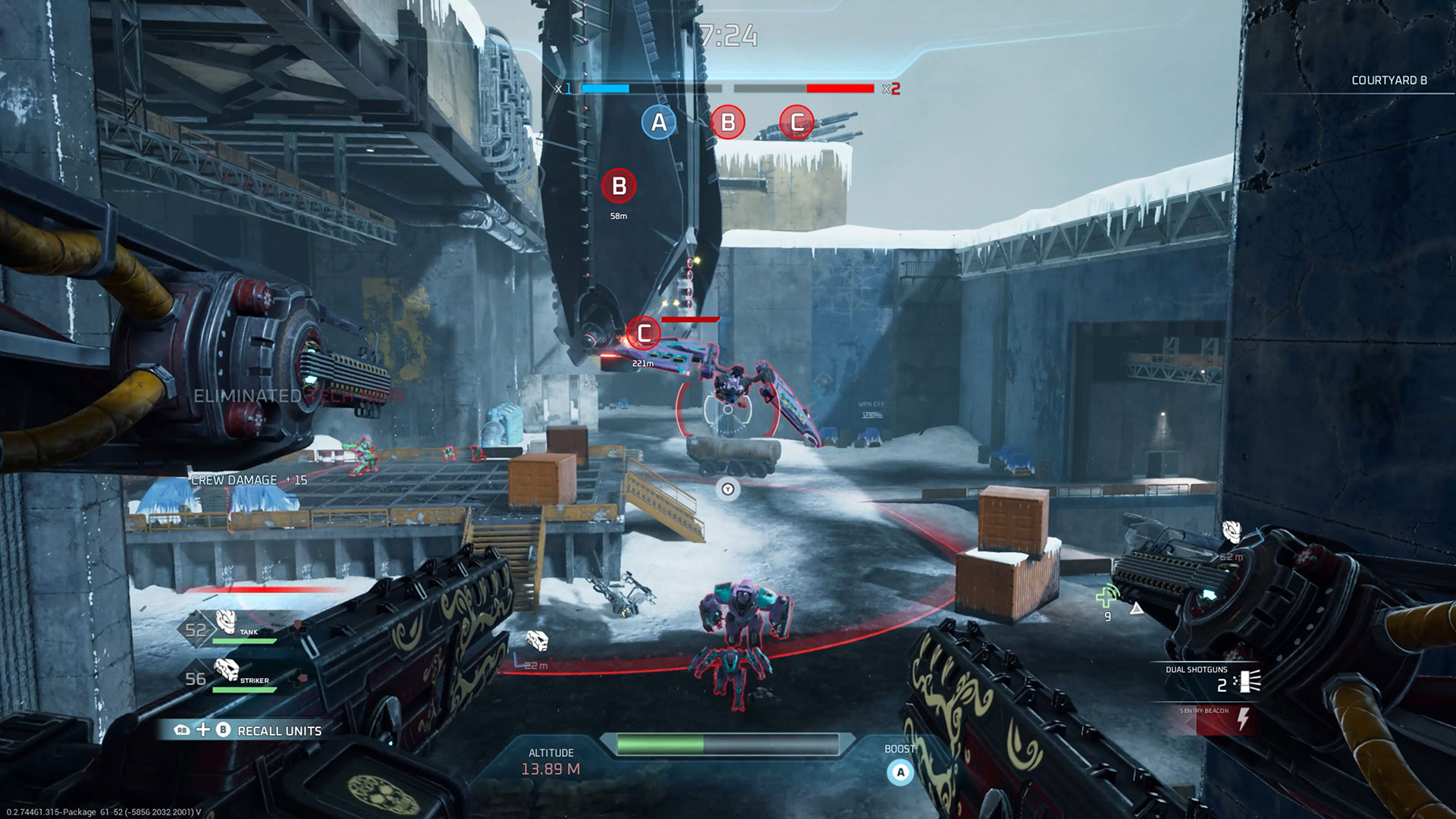Screen dimensions: 1456x819
Task: Click objective B in the top capture bar
Action: (727, 122)
